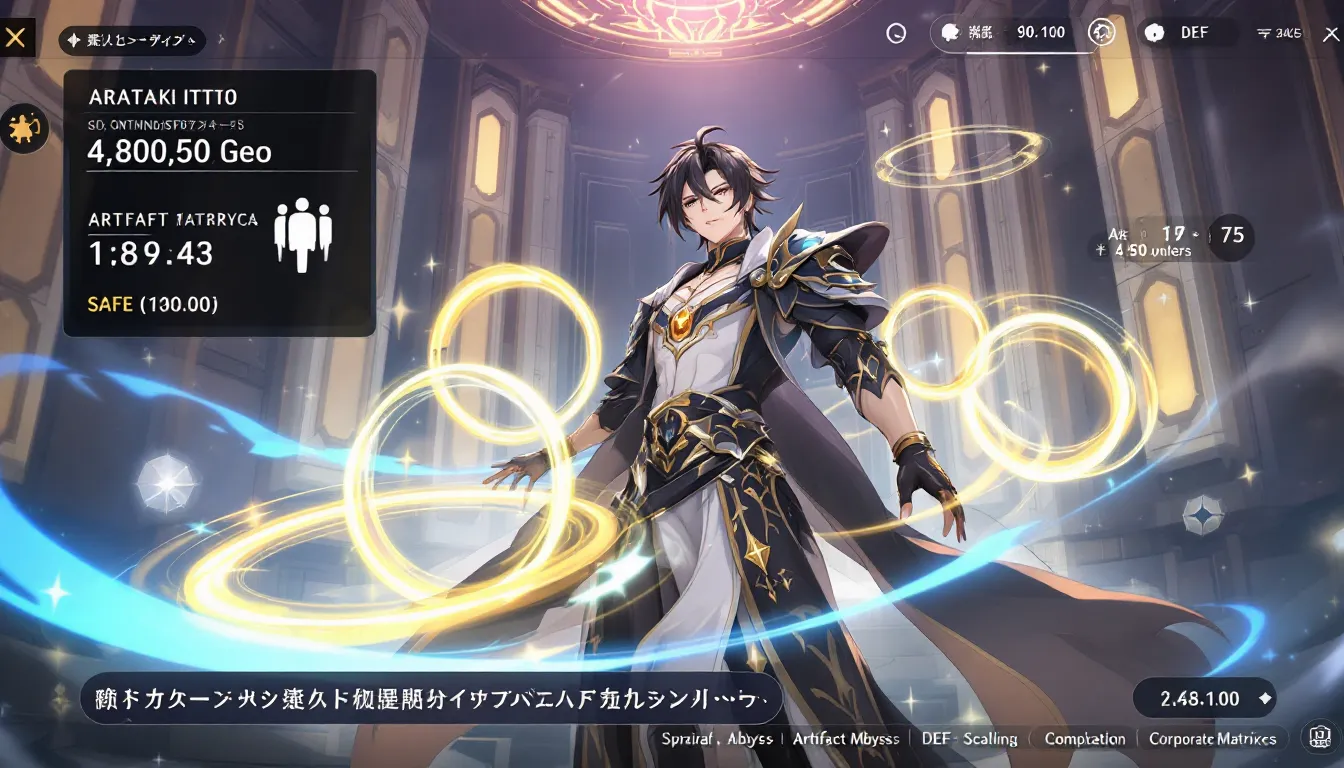Open the Japanese text banner at the bottom
The width and height of the screenshot is (1344, 768).
(430, 698)
